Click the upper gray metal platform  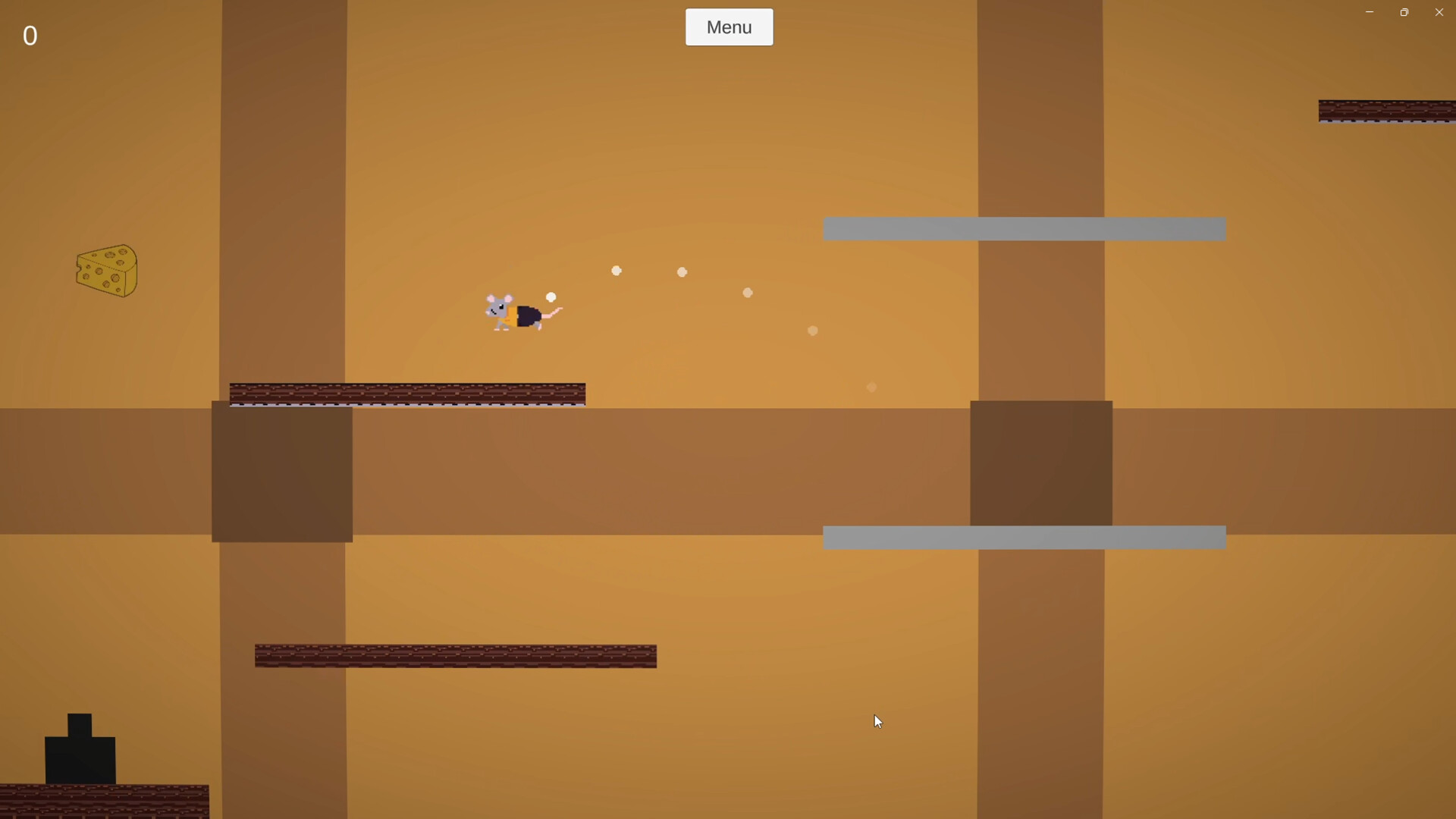point(1024,228)
